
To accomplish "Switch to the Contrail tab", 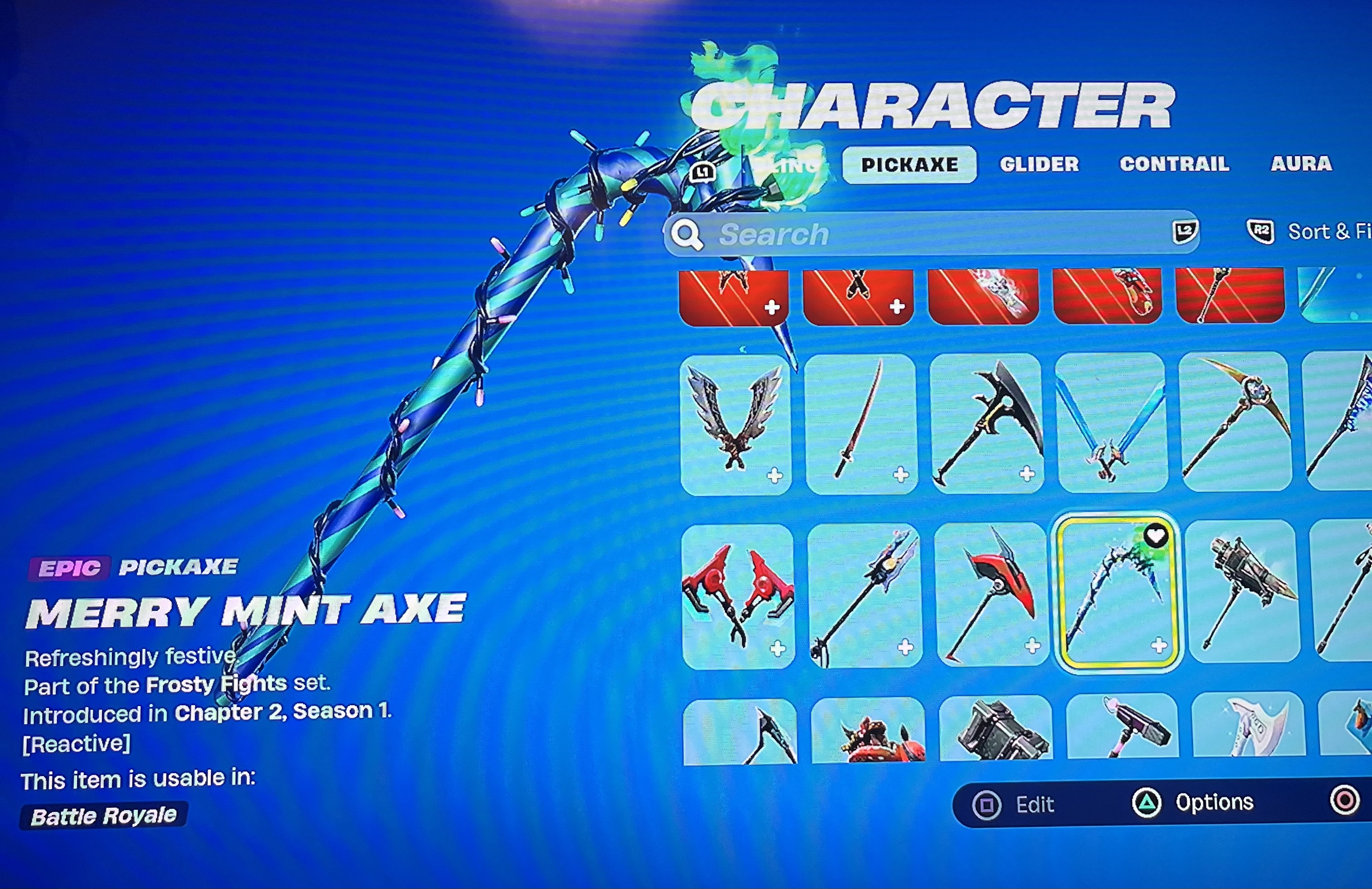I will coord(1174,165).
